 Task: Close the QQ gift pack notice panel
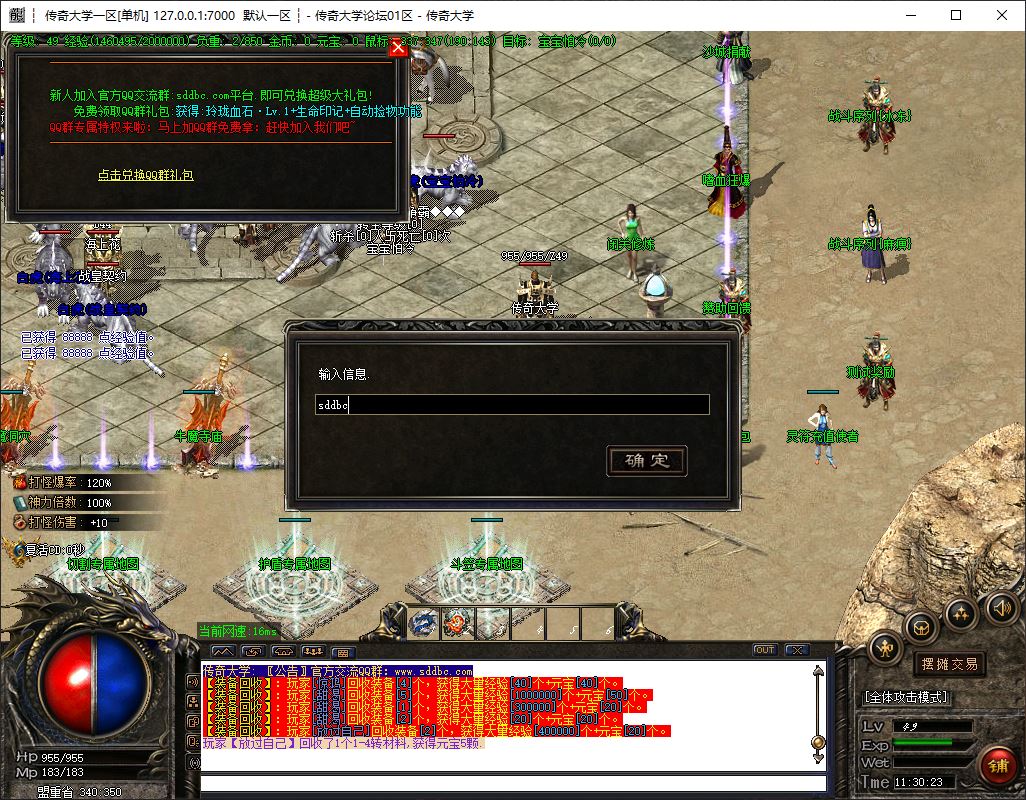(398, 47)
